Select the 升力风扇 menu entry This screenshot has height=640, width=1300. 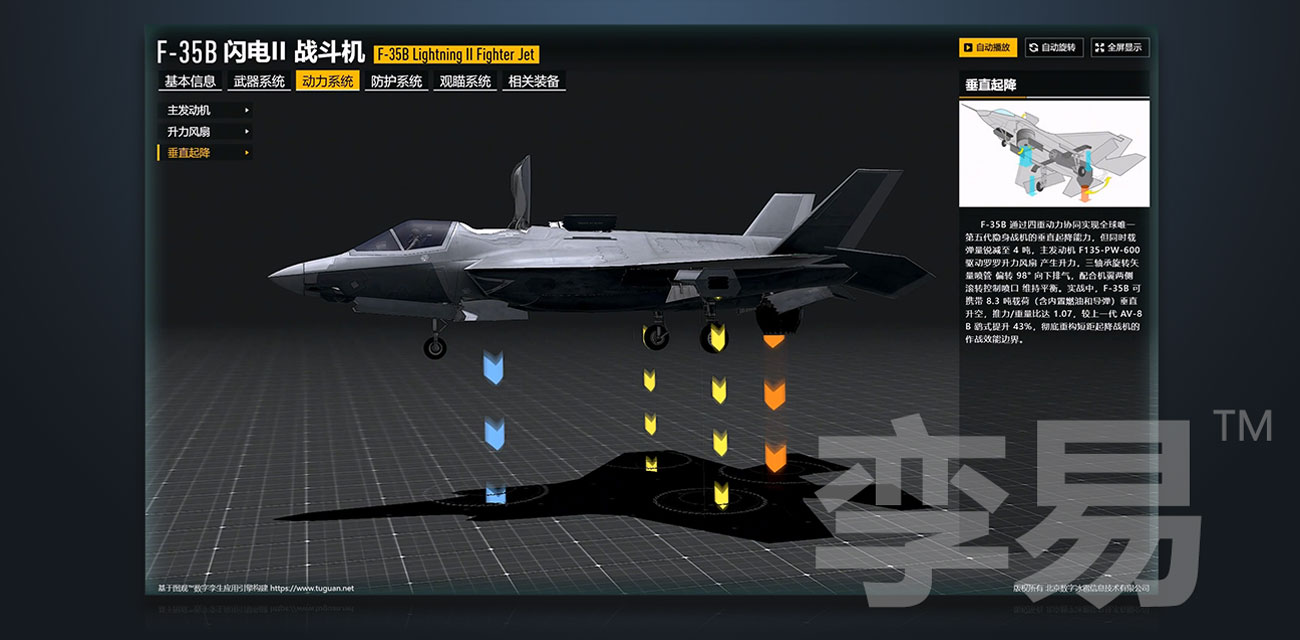click(x=205, y=131)
